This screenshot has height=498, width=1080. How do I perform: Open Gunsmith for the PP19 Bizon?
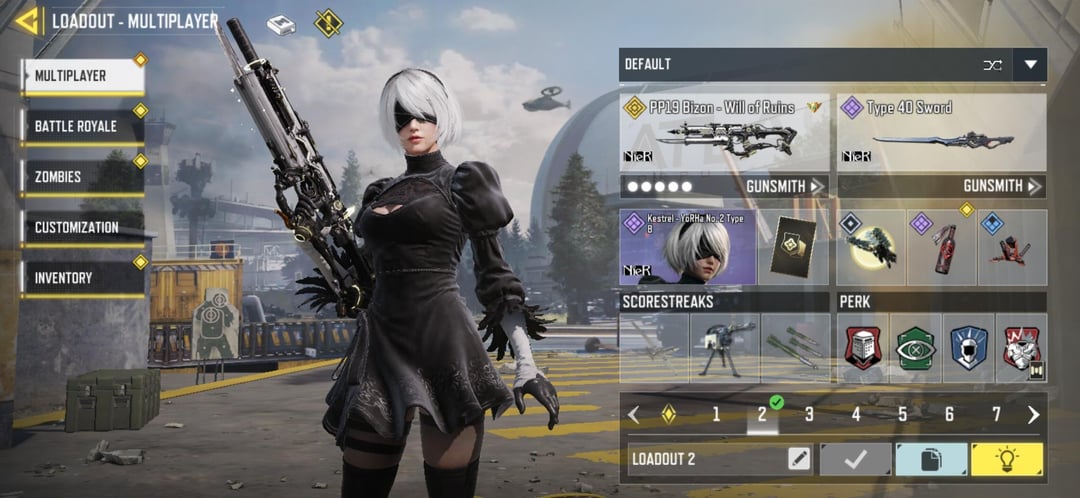tap(785, 186)
